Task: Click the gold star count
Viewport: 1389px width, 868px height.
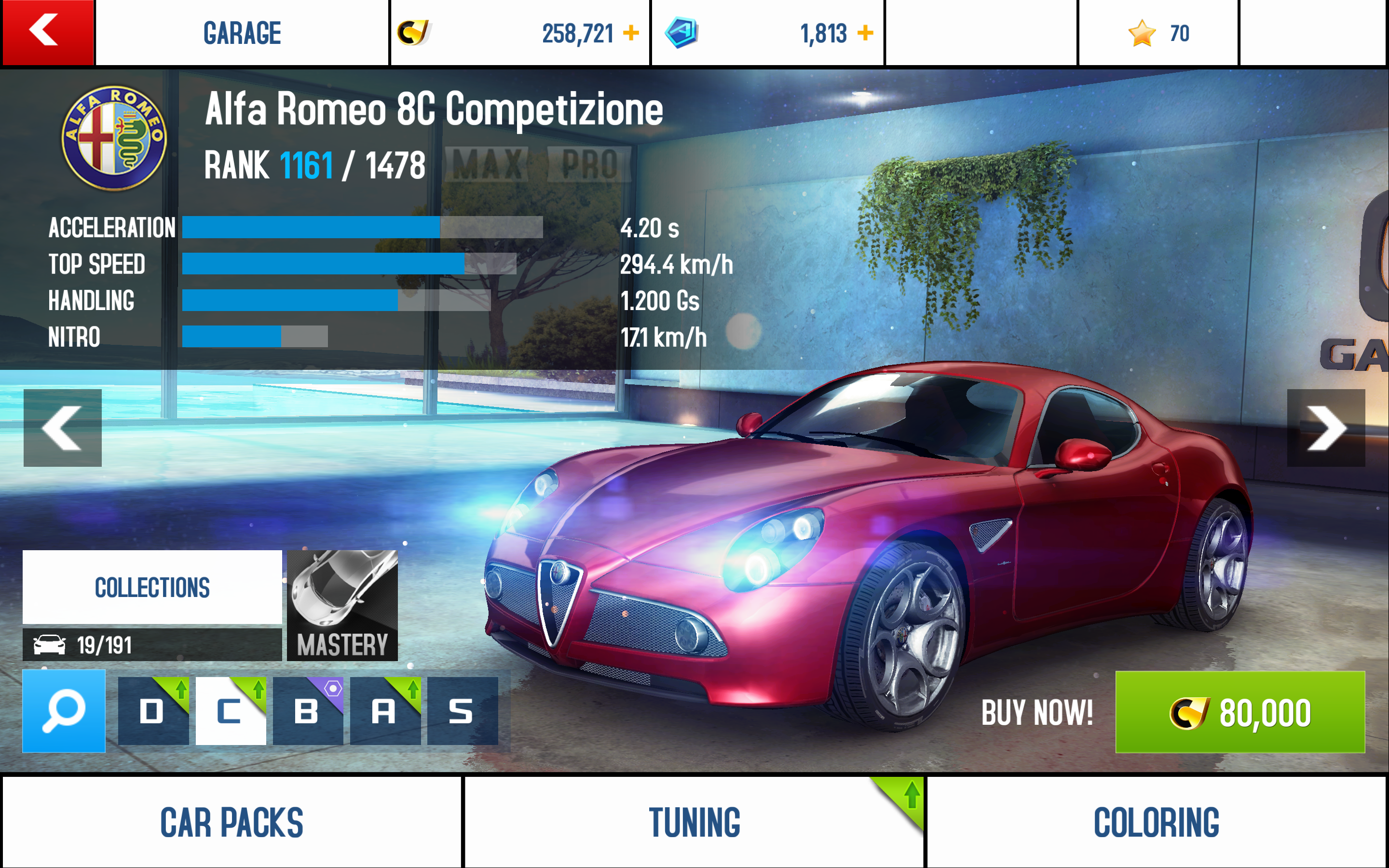Action: (1158, 33)
